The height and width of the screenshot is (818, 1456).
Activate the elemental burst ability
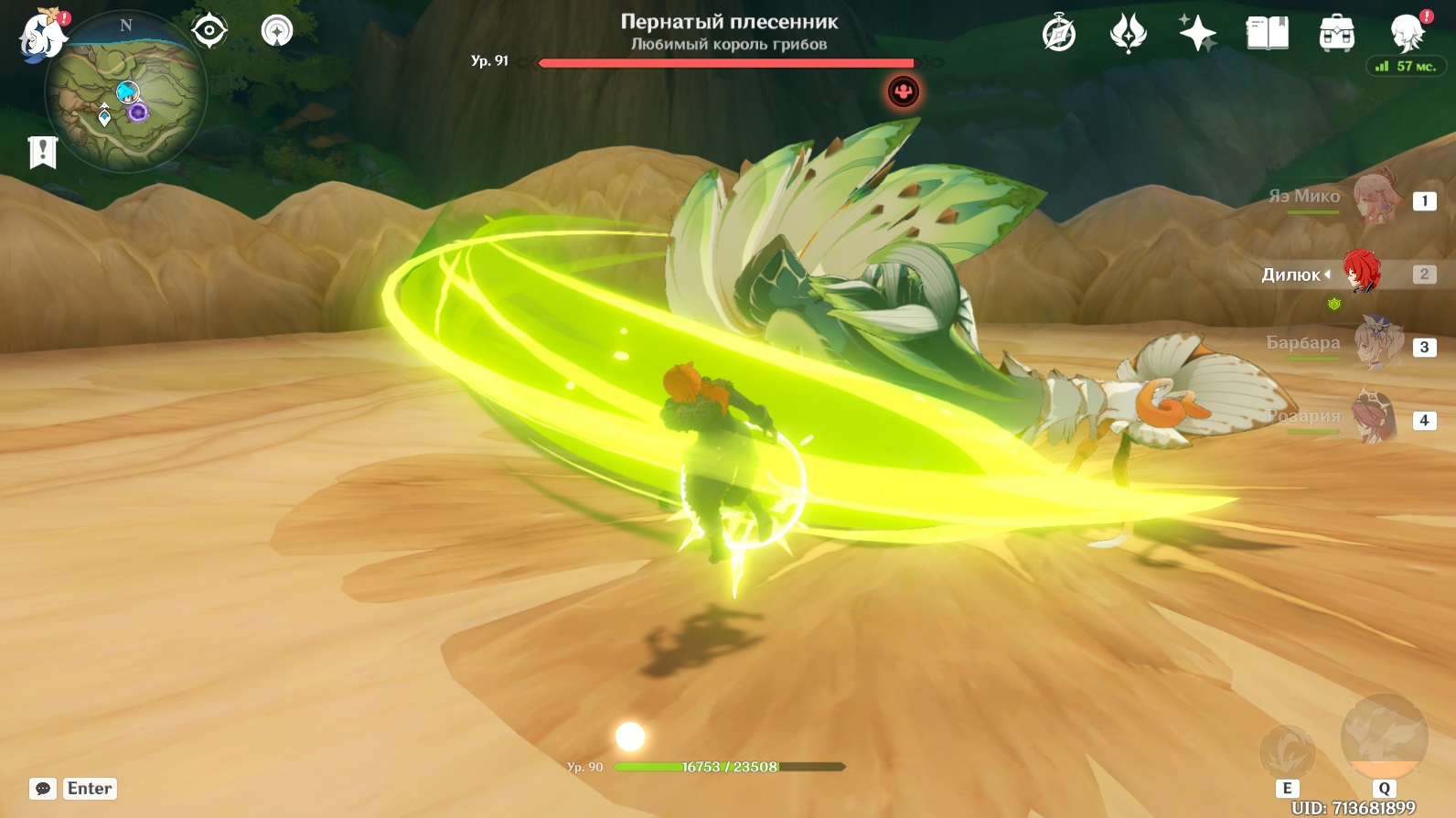(x=1384, y=737)
